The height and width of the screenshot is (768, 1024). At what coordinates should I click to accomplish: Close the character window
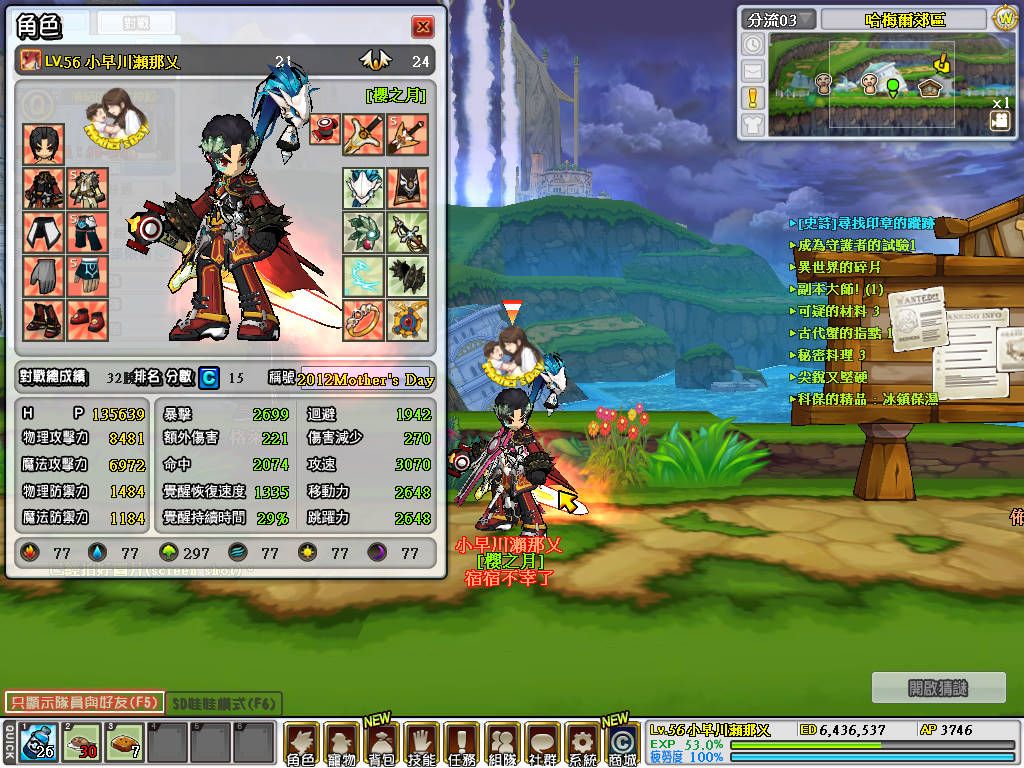pyautogui.click(x=423, y=27)
